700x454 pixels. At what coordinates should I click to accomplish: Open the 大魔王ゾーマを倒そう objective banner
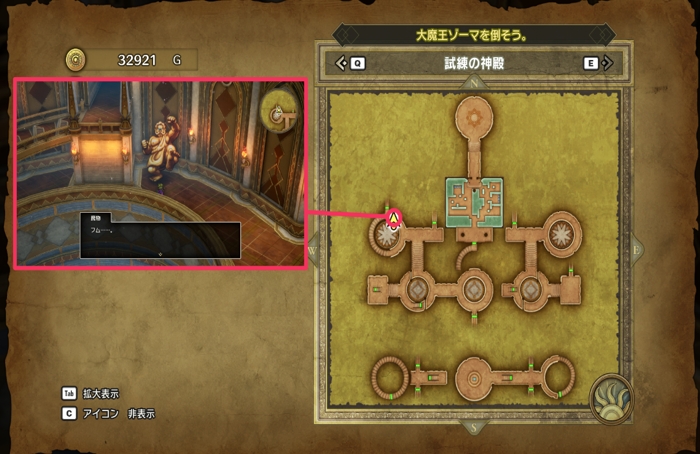pos(472,34)
